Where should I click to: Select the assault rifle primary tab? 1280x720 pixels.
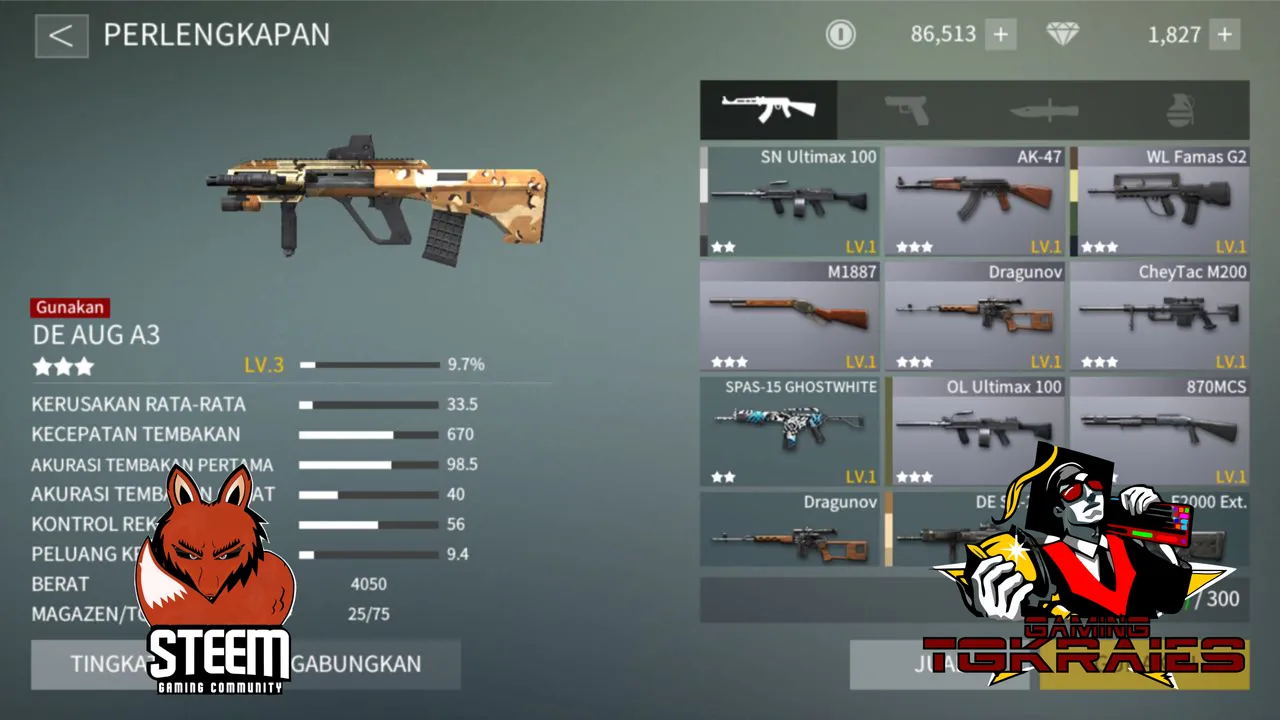[769, 110]
